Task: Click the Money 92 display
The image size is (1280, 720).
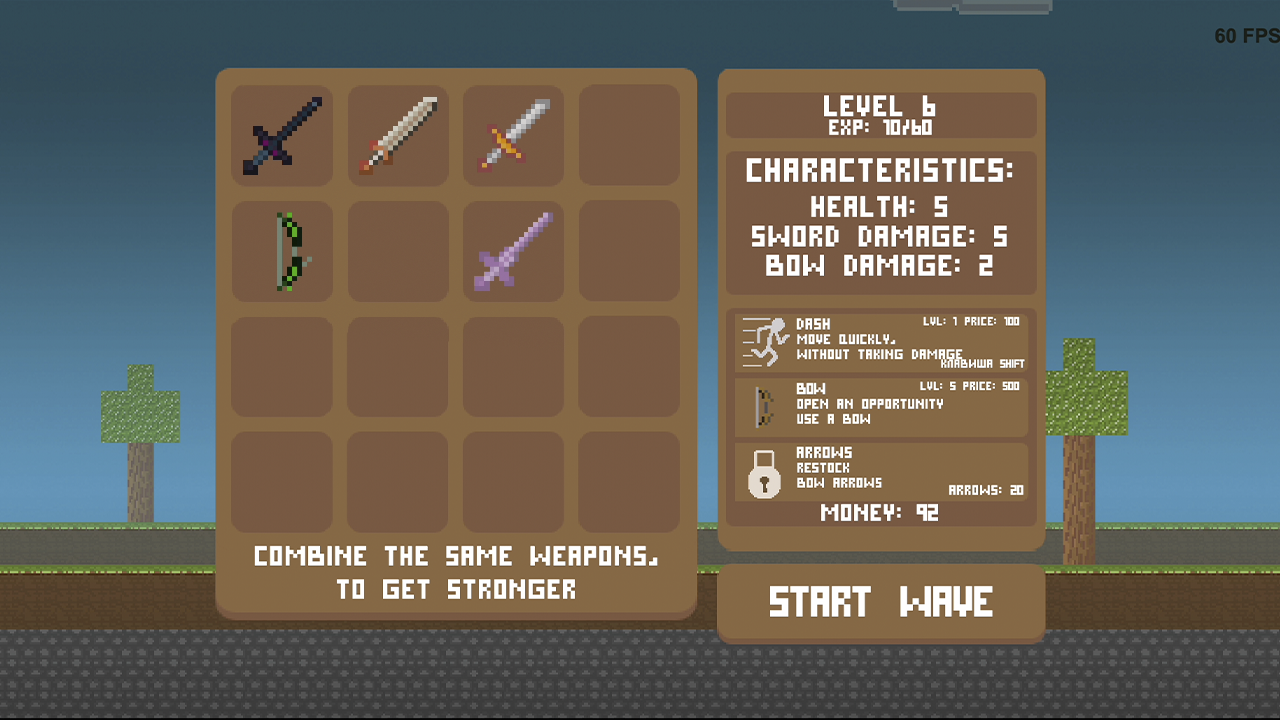Action: [881, 513]
